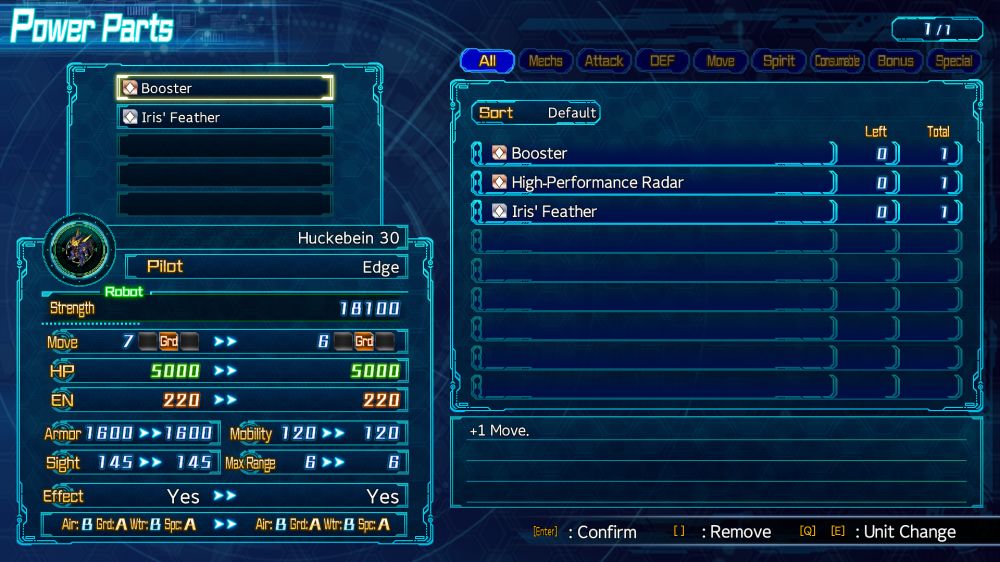
Task: Show the Consumable parts tab
Action: pyautogui.click(x=837, y=61)
